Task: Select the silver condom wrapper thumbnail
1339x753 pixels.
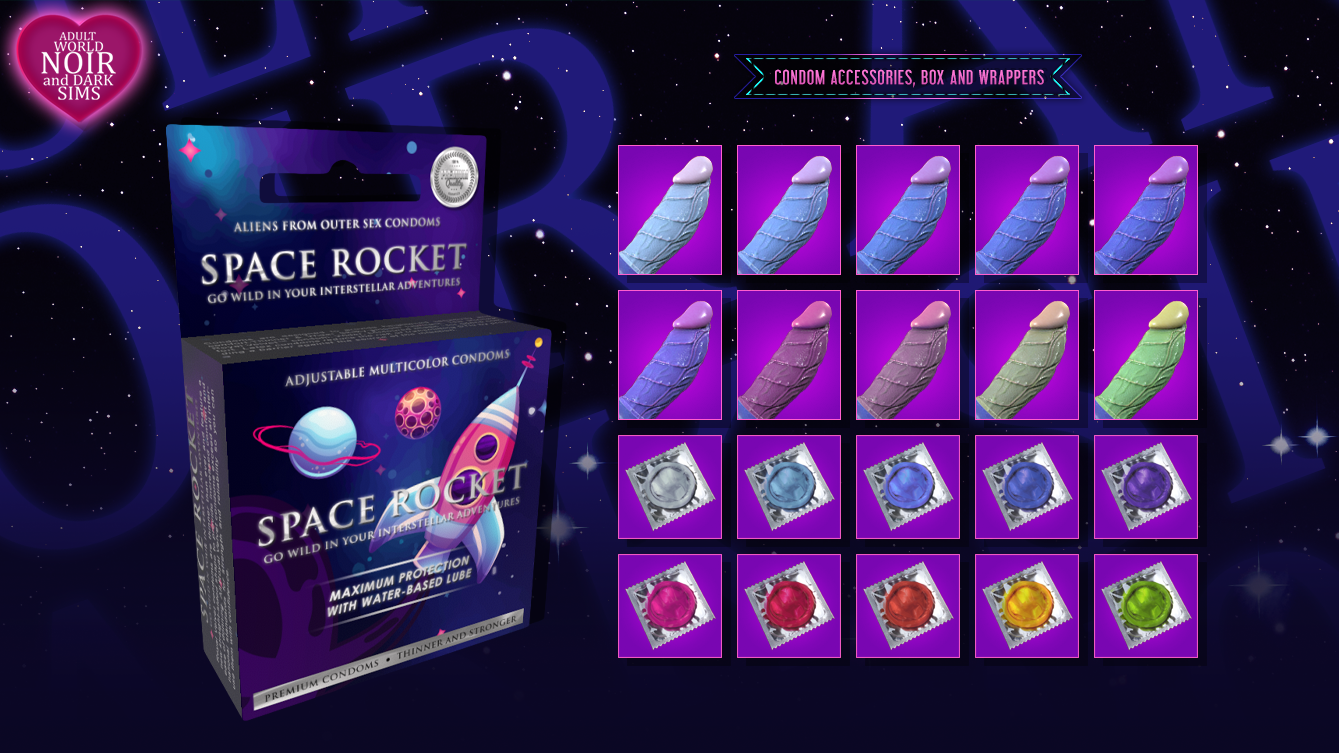Action: coord(669,487)
